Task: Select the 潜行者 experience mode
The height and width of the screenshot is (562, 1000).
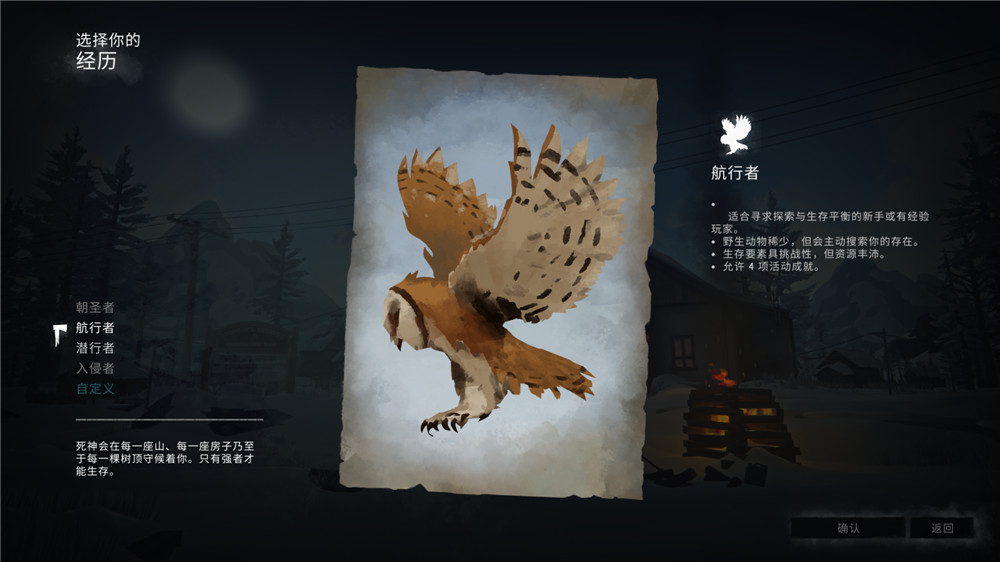Action: [95, 348]
